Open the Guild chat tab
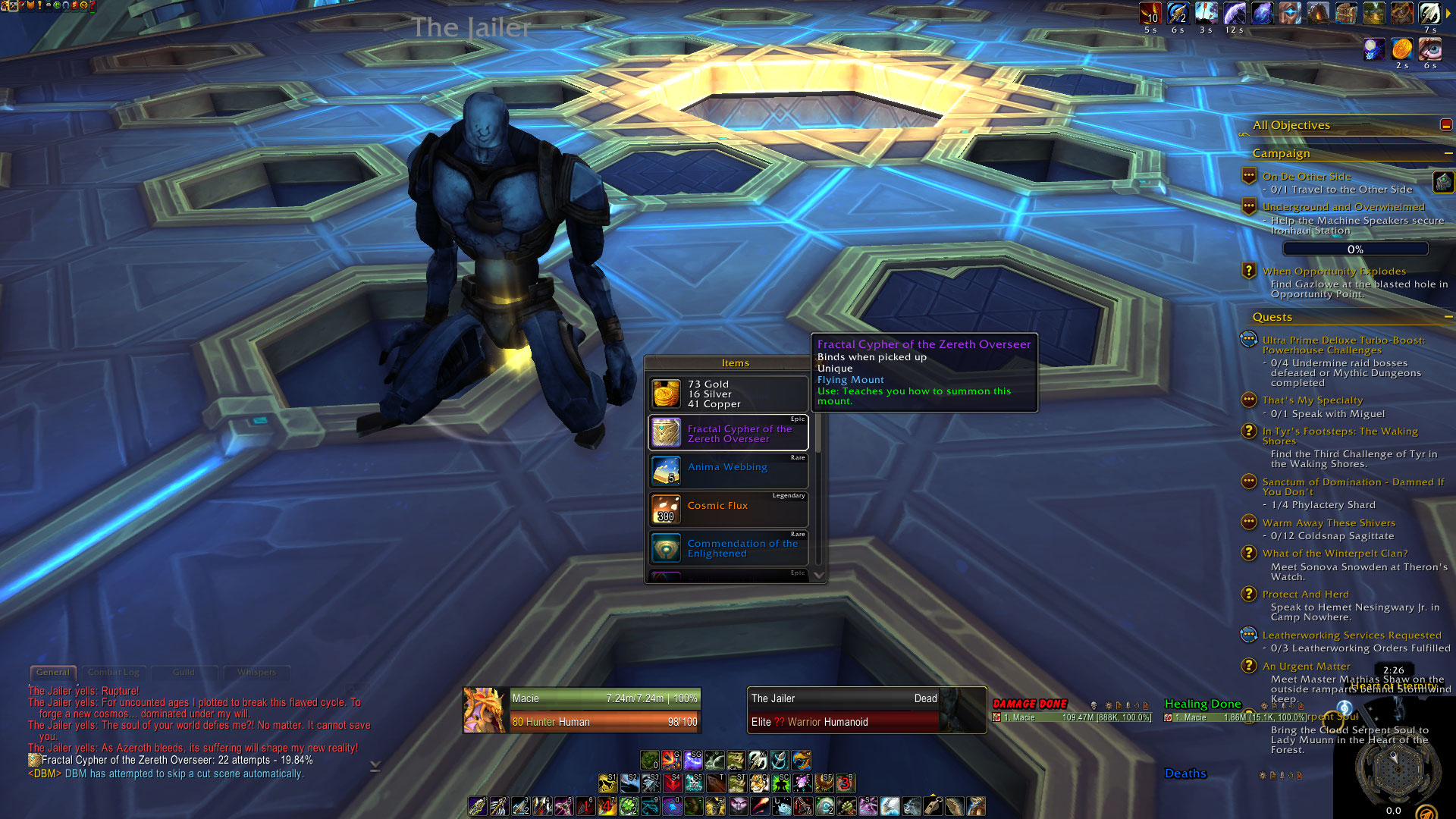The image size is (1456, 819). [184, 673]
